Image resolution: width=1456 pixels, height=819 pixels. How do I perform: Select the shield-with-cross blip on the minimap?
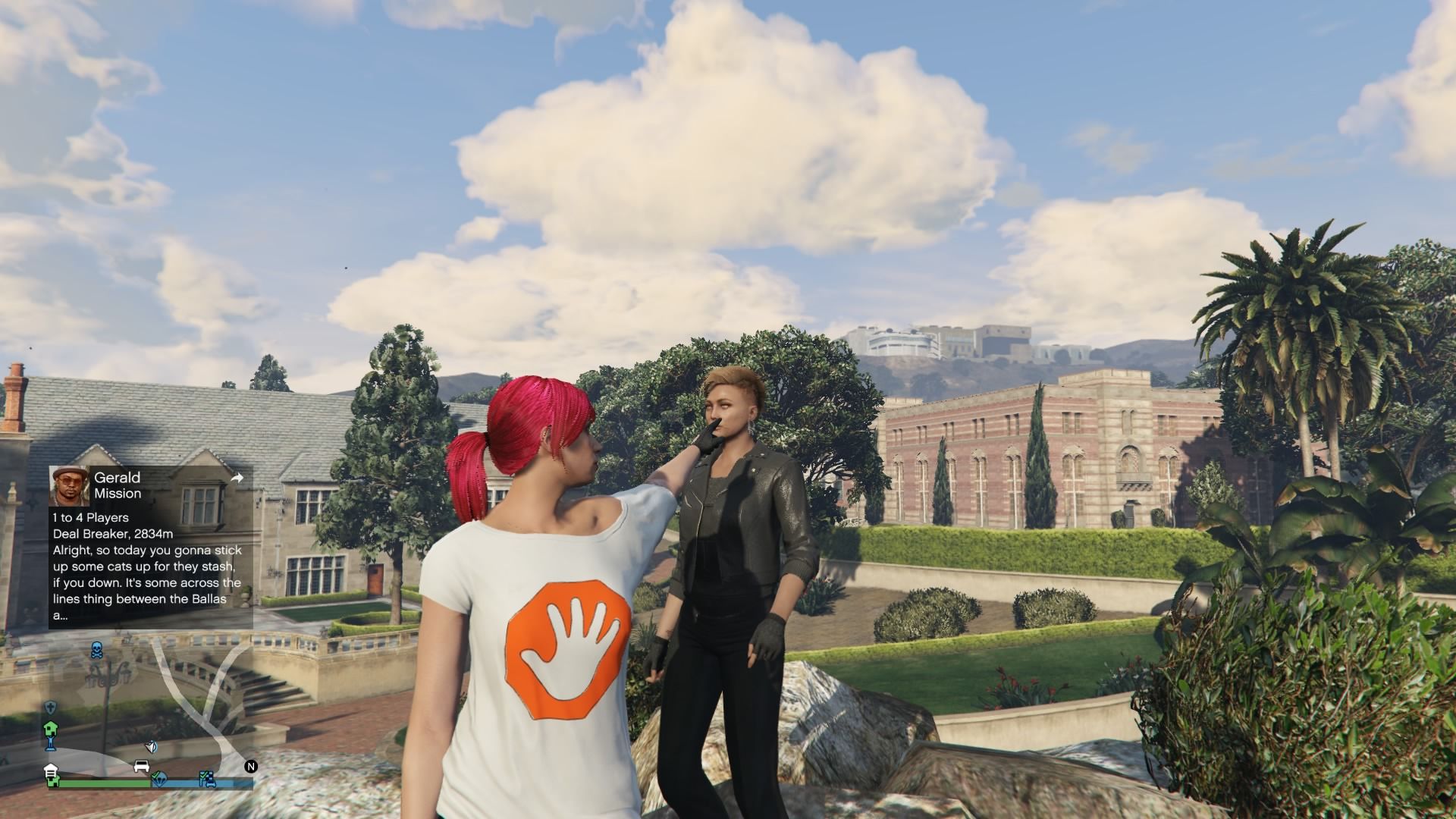pyautogui.click(x=51, y=707)
